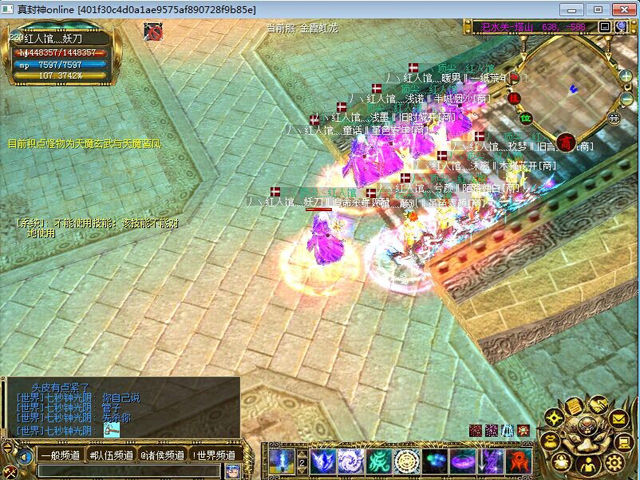640x480 pixels.
Task: Activate the golden circular seal skill
Action: [407, 461]
